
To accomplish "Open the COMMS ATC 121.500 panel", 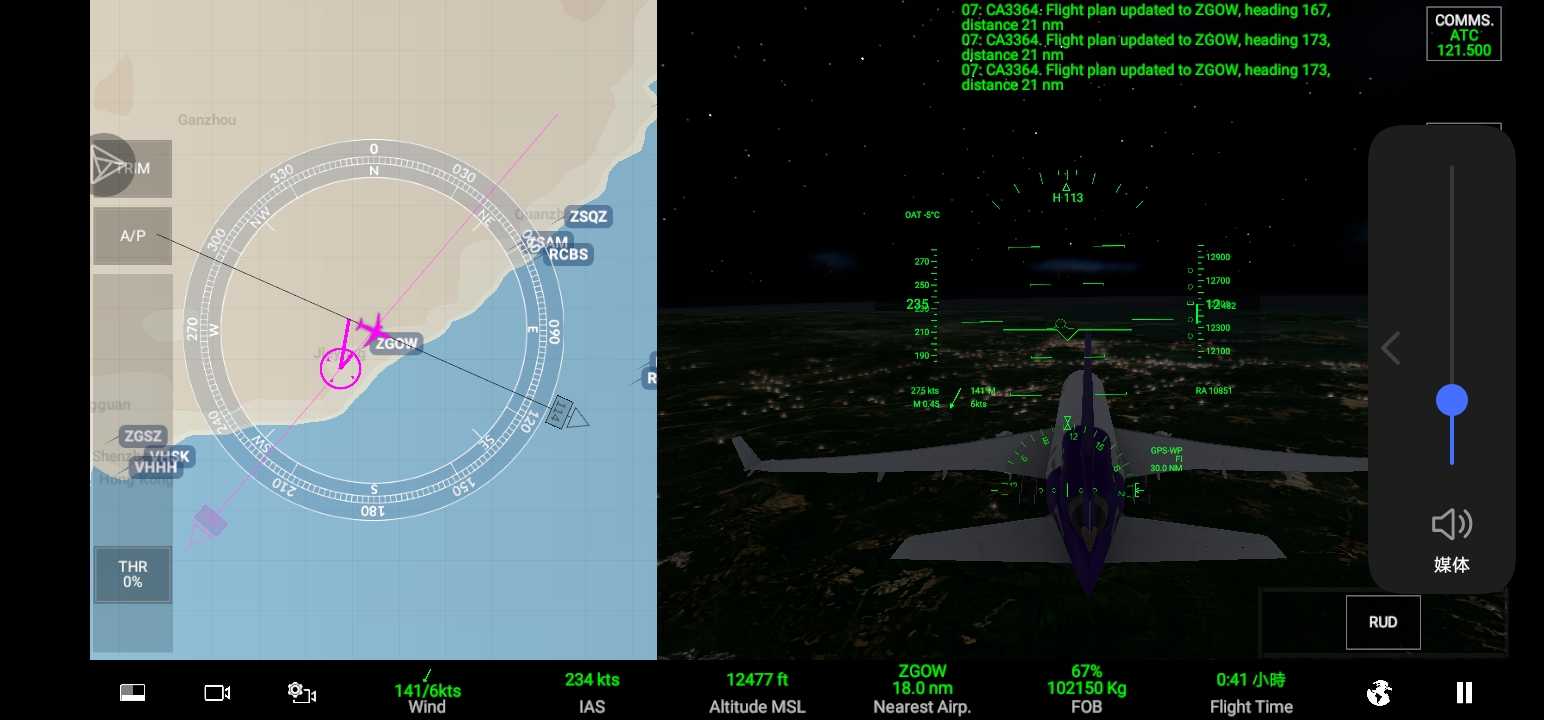I will pos(1463,35).
